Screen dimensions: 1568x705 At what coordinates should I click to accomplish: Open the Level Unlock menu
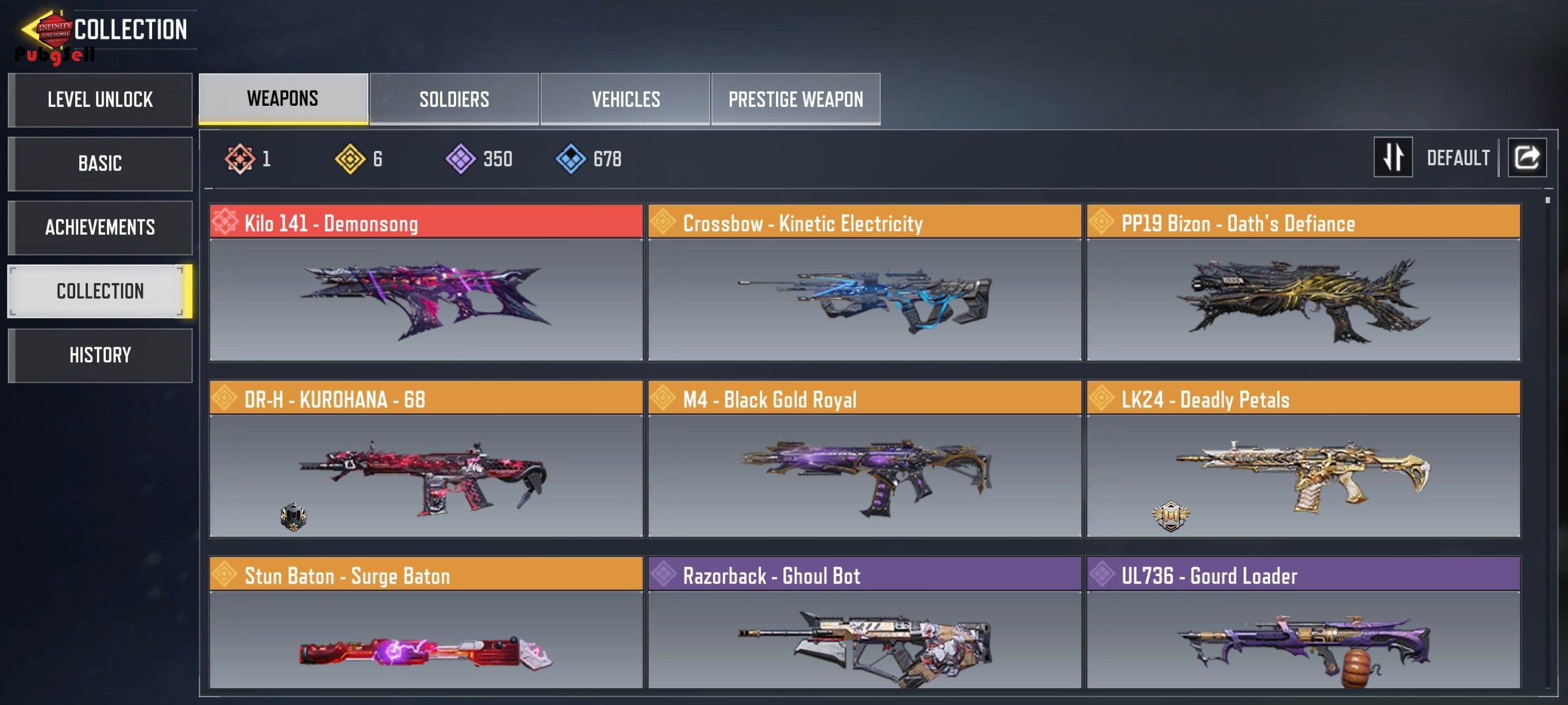coord(100,100)
